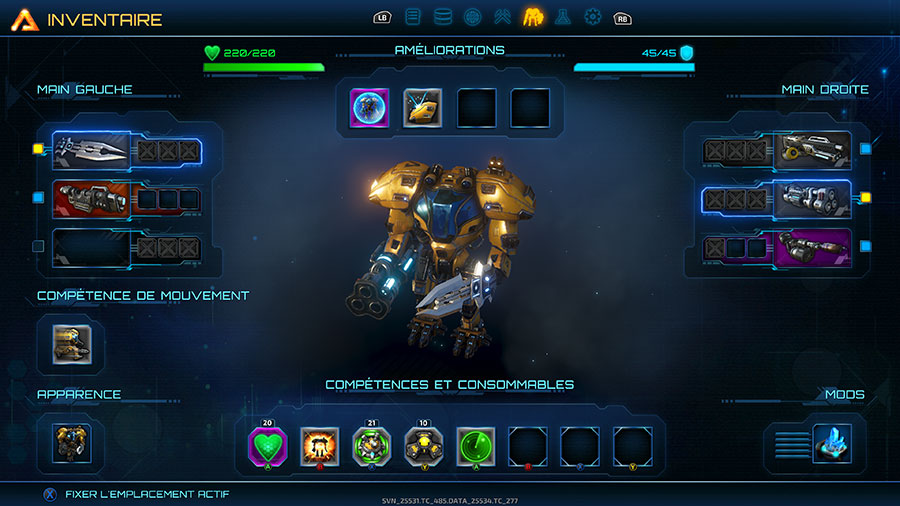Select the green heart consumable

click(x=267, y=446)
